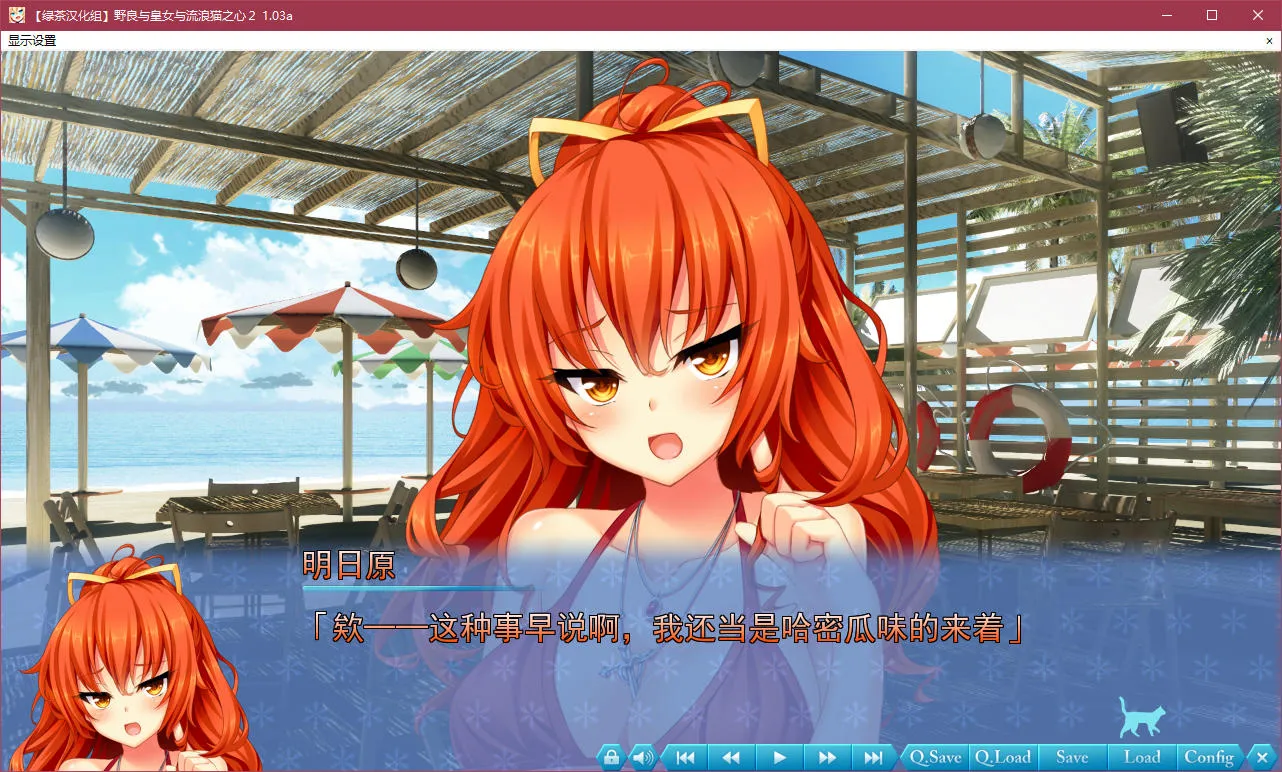Click the fast-forward icon to skip text
The width and height of the screenshot is (1282, 772).
click(826, 757)
